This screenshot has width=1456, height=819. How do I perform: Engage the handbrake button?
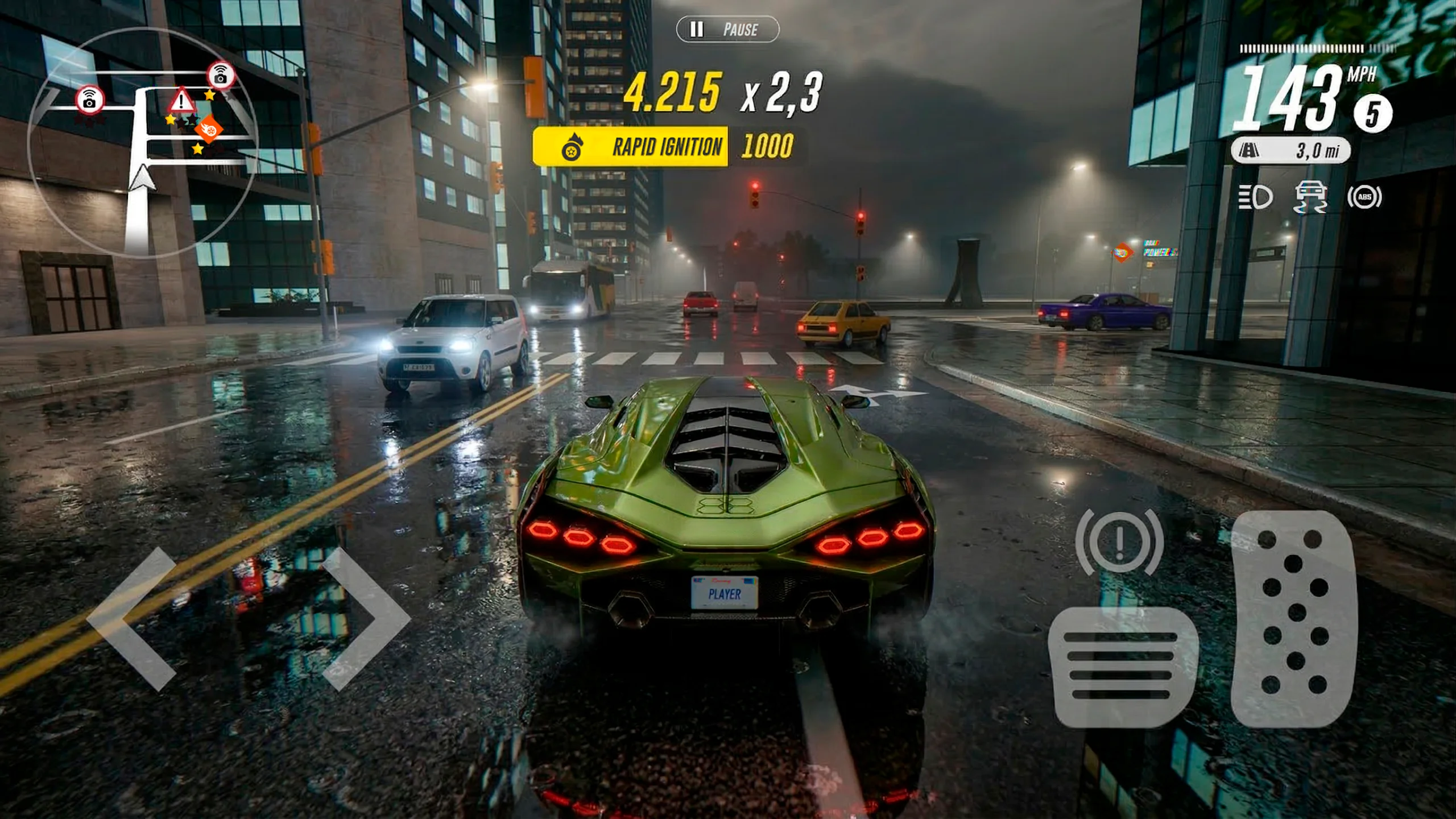(x=1119, y=541)
